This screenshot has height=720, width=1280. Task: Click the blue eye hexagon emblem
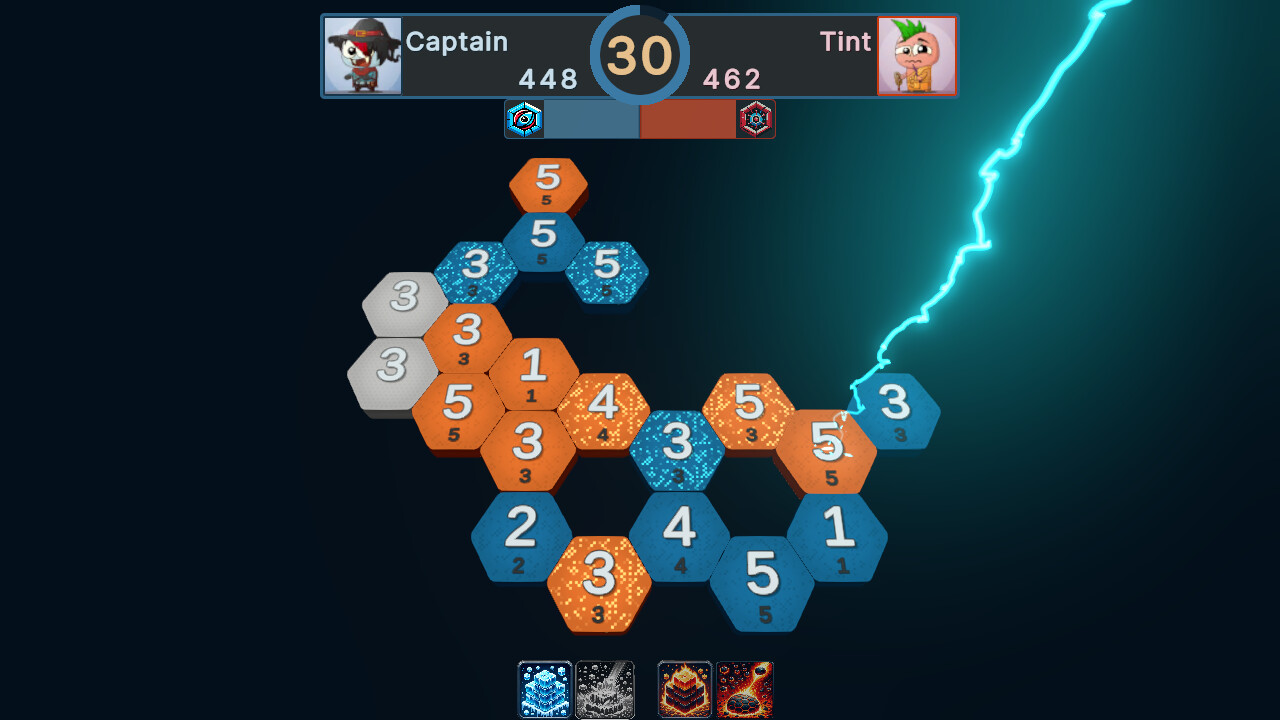pos(524,119)
